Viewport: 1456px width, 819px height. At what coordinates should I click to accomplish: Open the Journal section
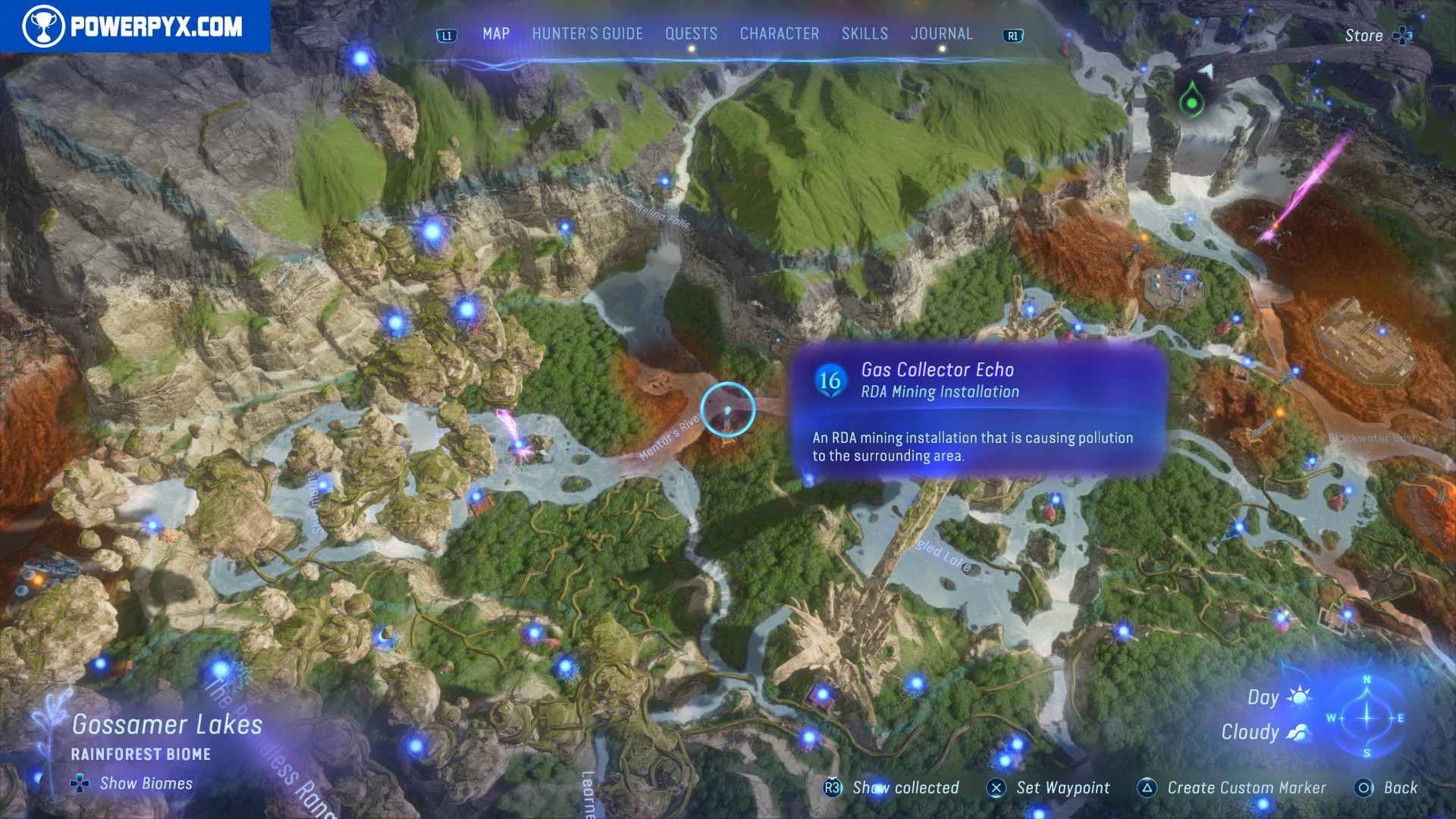pyautogui.click(x=942, y=34)
